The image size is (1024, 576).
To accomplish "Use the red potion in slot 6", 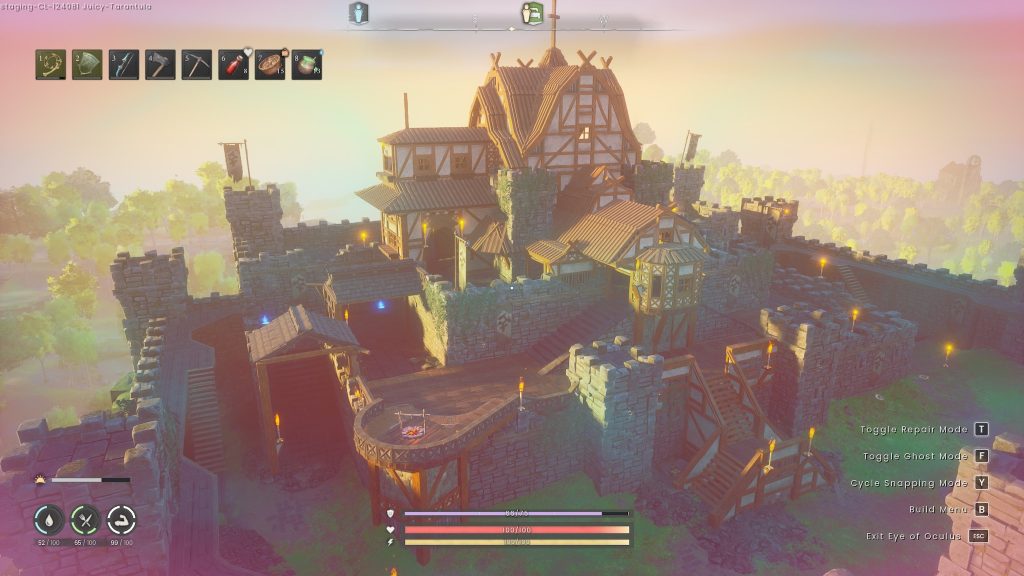I will coord(233,65).
